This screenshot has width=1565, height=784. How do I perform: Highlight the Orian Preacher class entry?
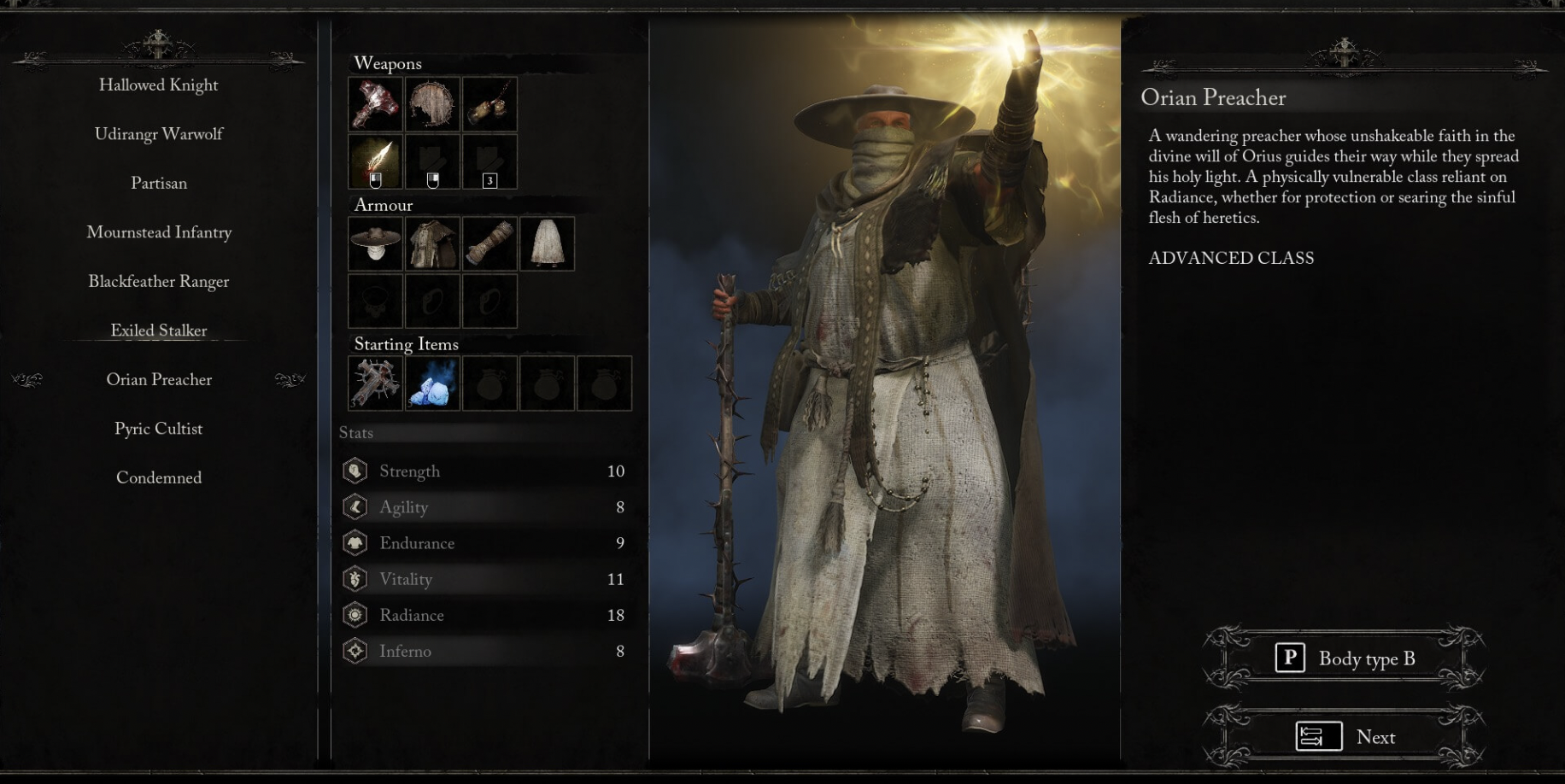pyautogui.click(x=158, y=380)
